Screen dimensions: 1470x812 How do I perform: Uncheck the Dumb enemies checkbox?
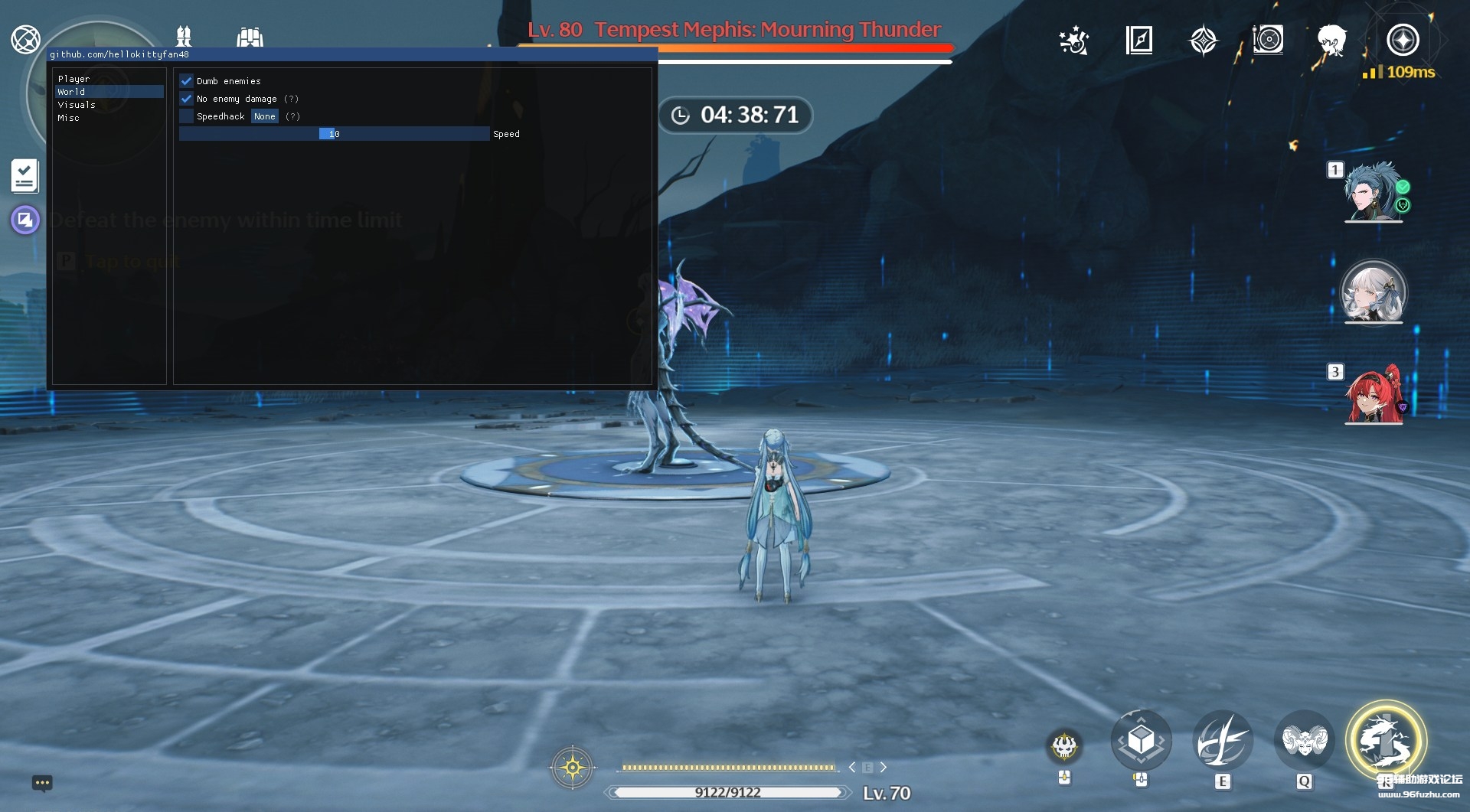tap(187, 80)
